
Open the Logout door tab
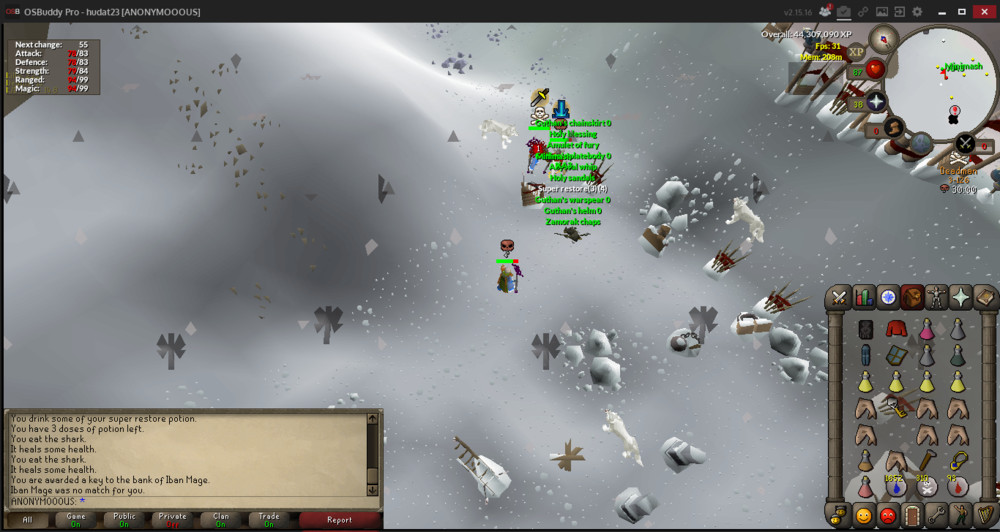tap(912, 516)
